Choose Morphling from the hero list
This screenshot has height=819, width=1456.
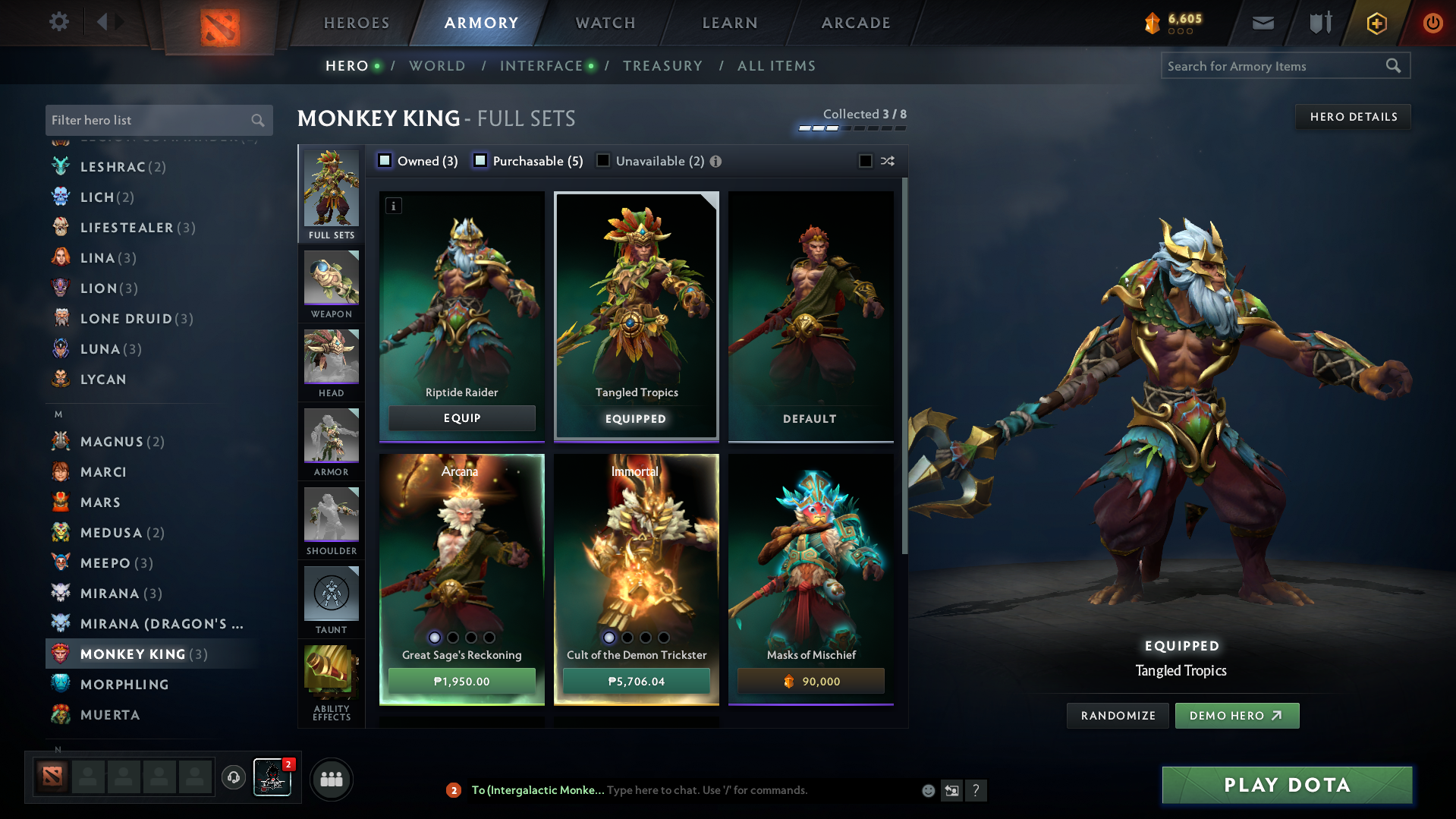coord(124,685)
